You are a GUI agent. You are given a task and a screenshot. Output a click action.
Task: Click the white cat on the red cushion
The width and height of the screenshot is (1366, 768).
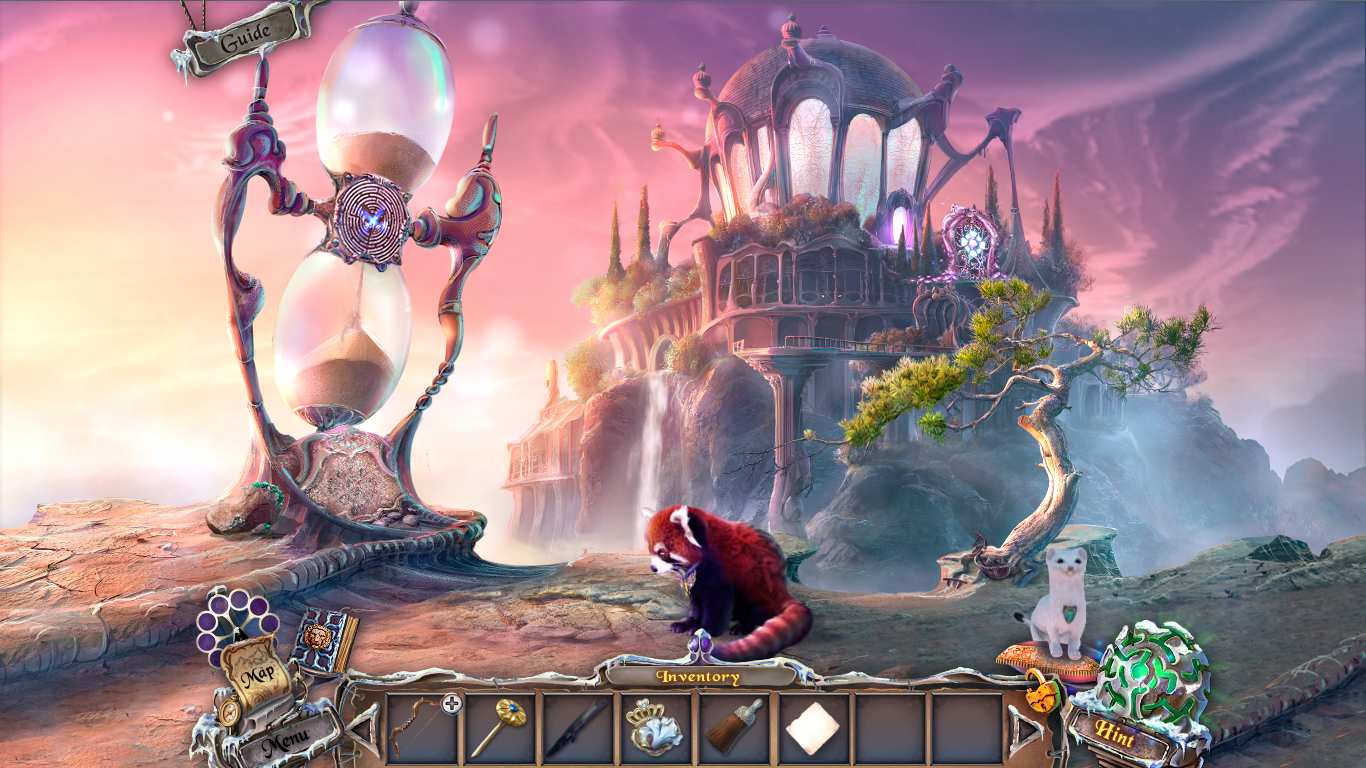[x=1062, y=601]
